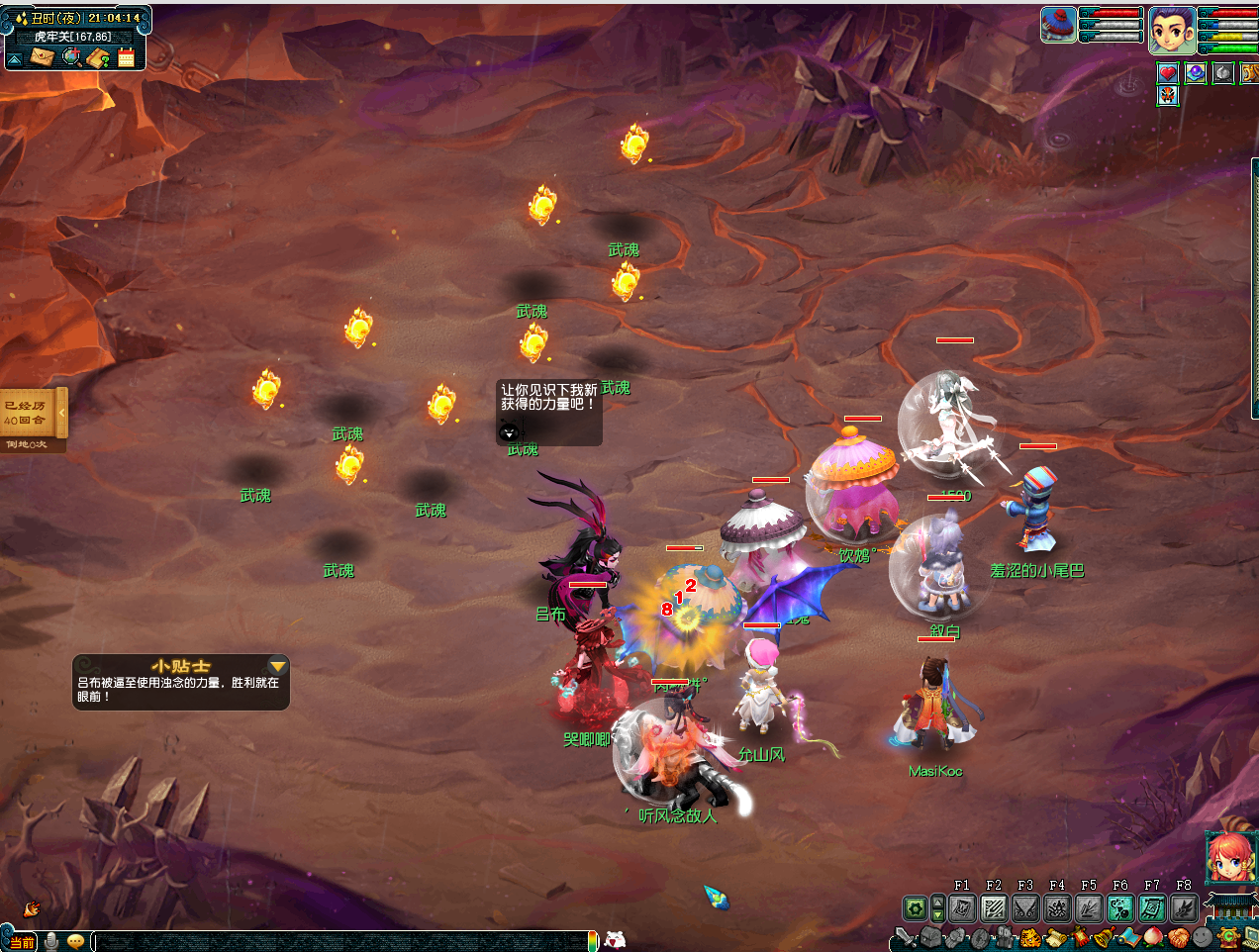
Task: Collapse the 小贴士 tip panel dropdown arrow
Action: tap(278, 666)
